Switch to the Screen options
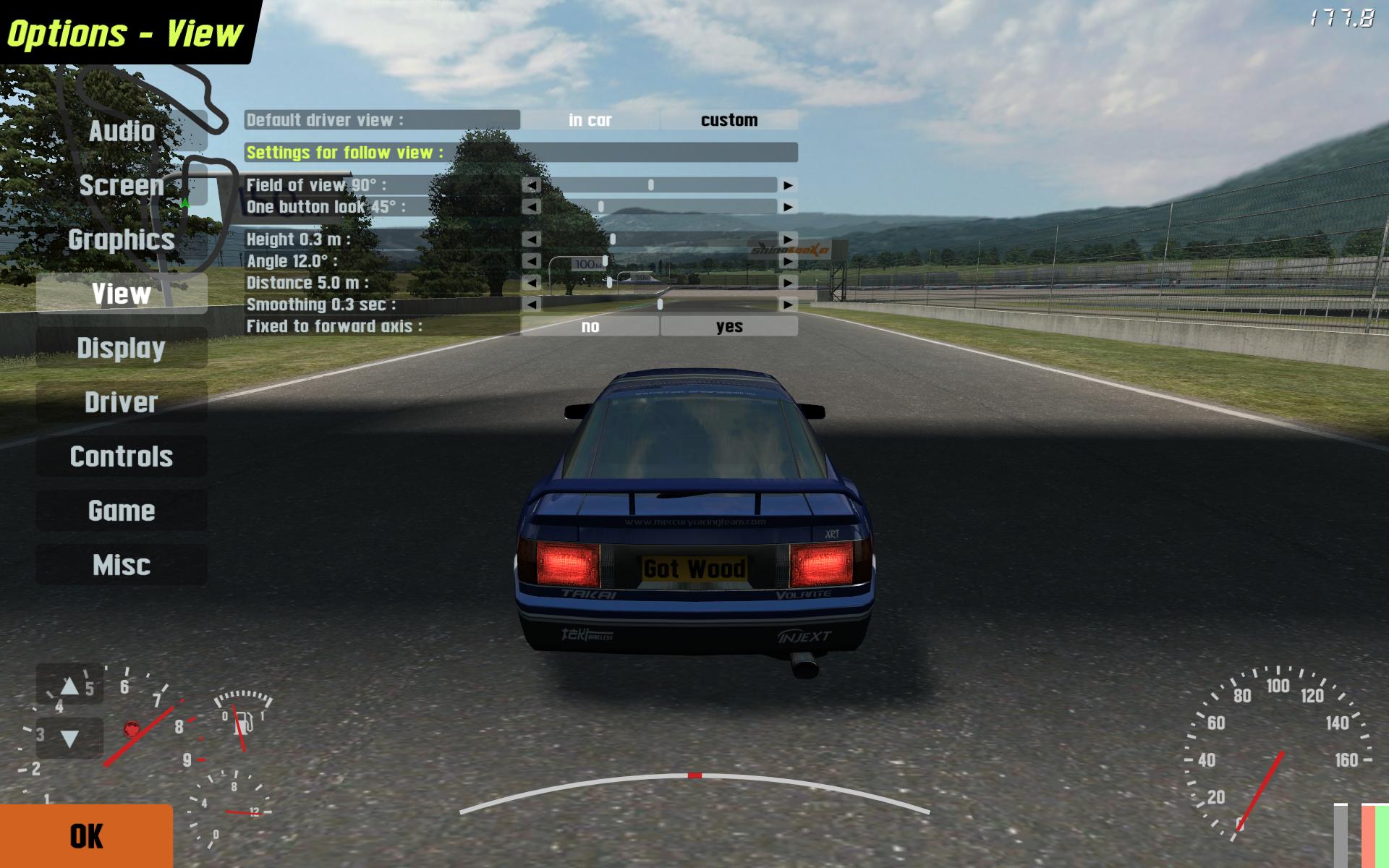1389x868 pixels. click(x=122, y=185)
